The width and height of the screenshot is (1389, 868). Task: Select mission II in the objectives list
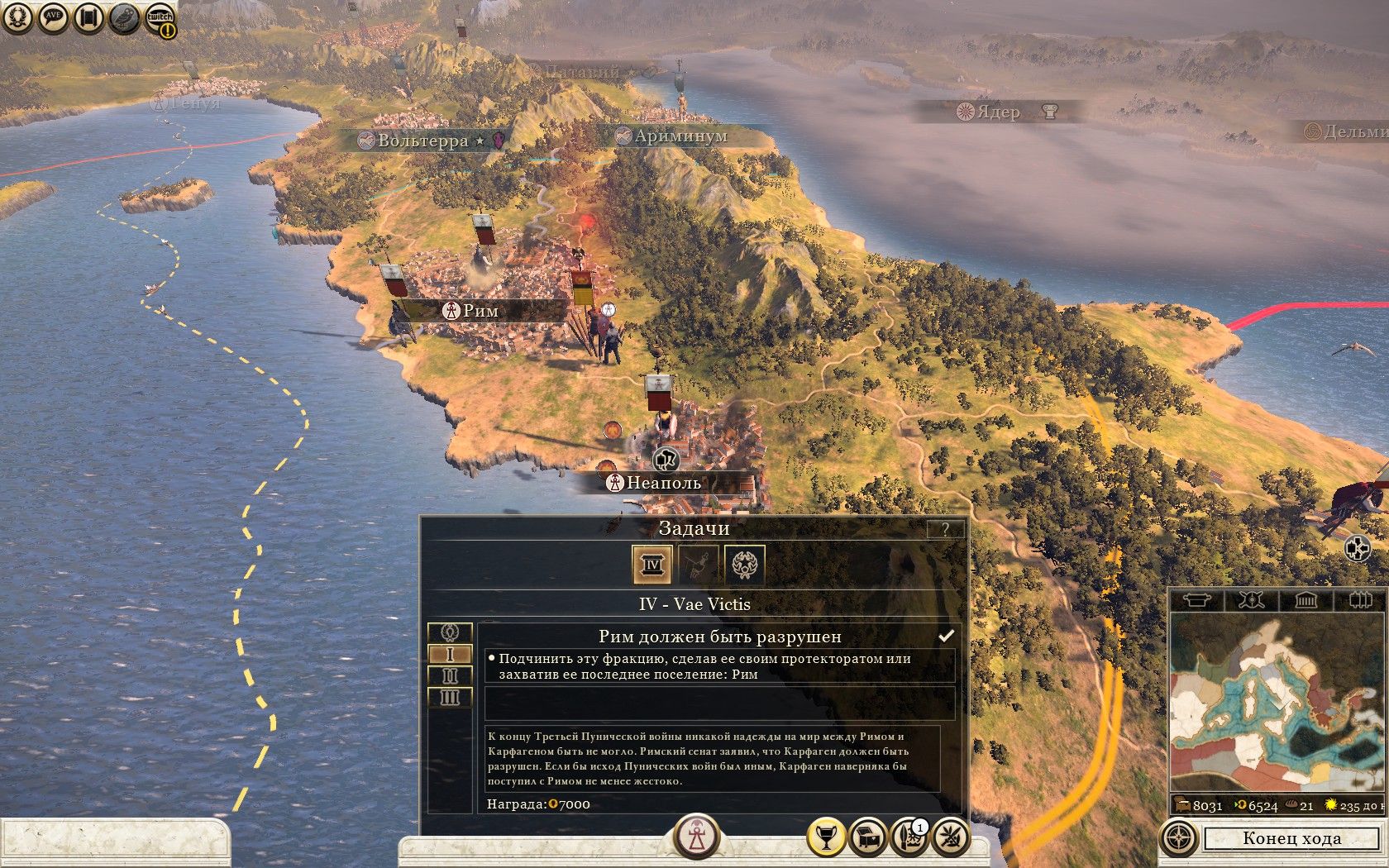(x=450, y=675)
